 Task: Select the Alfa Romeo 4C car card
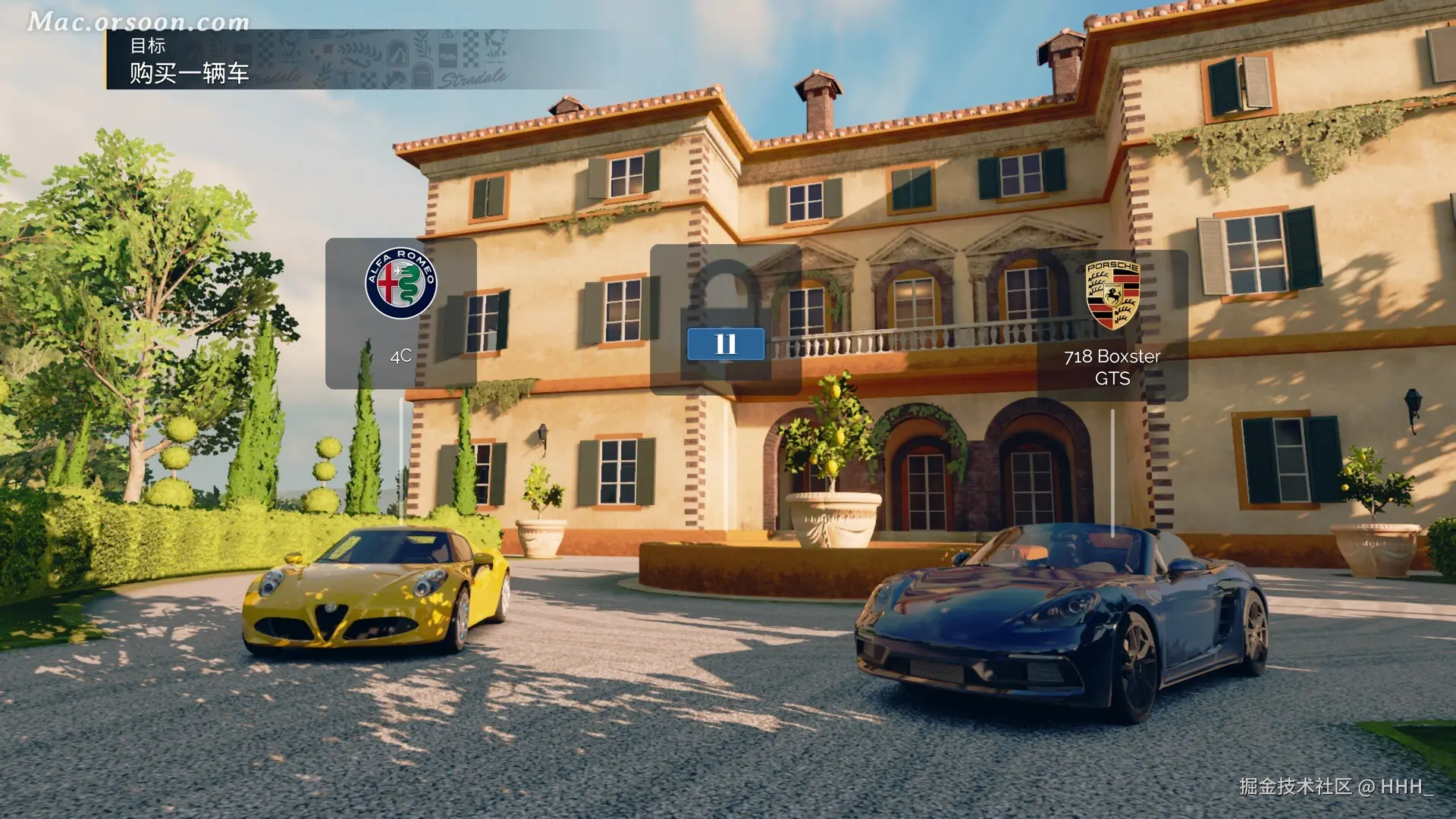(x=401, y=313)
